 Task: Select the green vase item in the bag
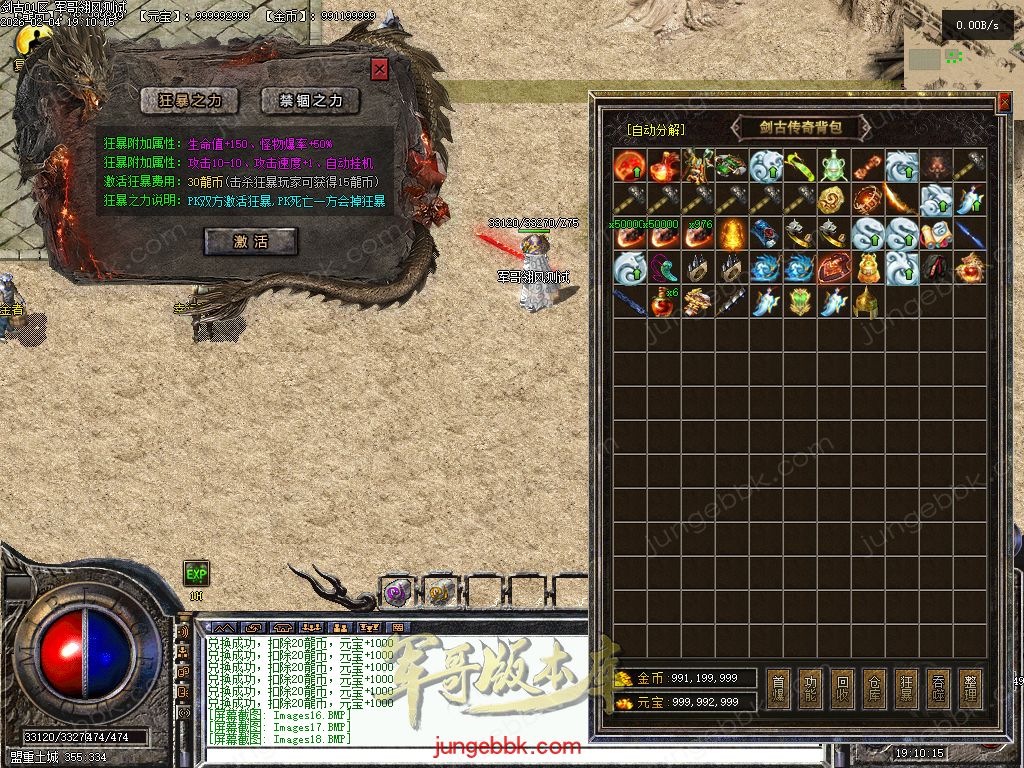tap(833, 165)
